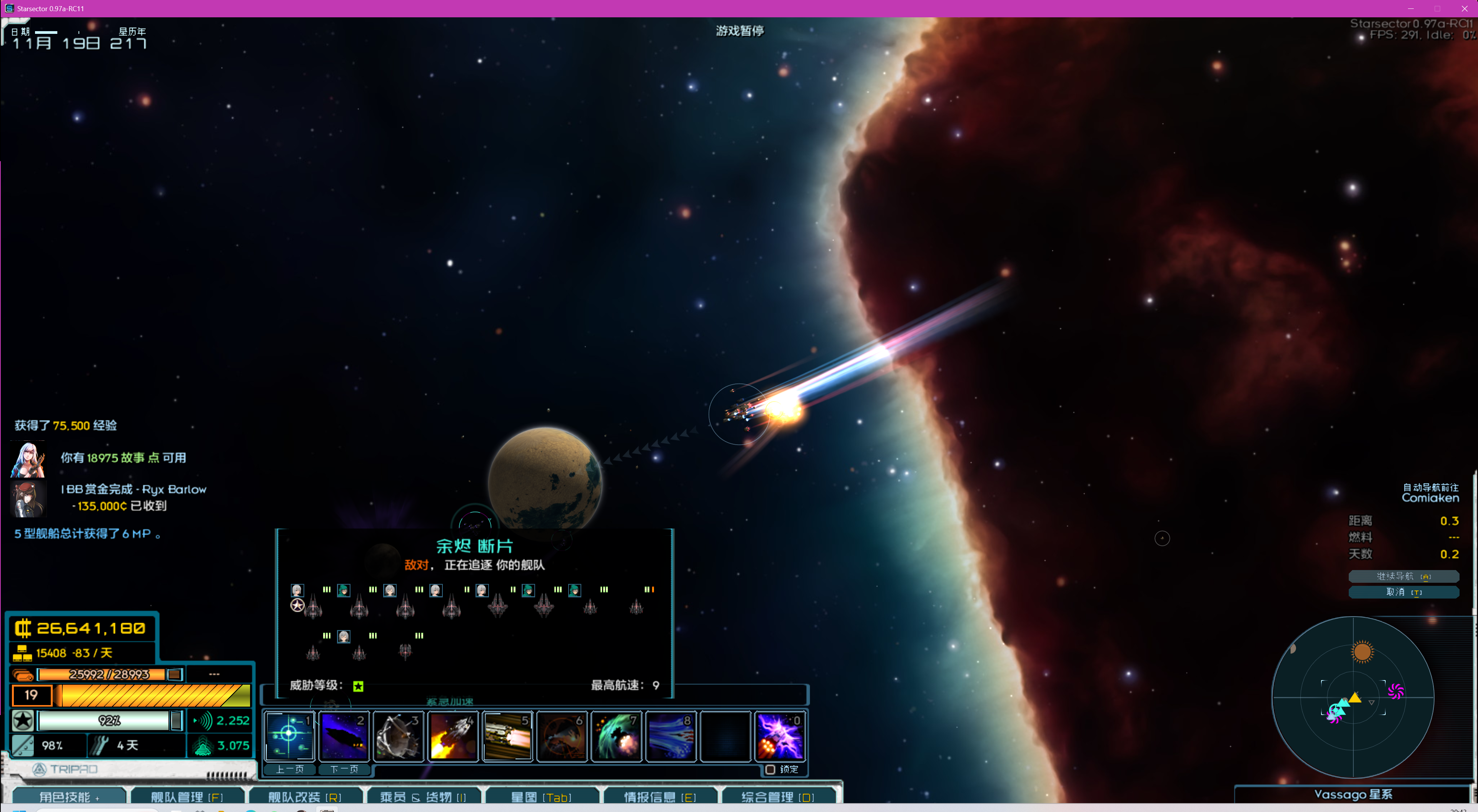The image size is (1478, 812).
Task: Show the 星图 star map
Action: click(x=540, y=797)
